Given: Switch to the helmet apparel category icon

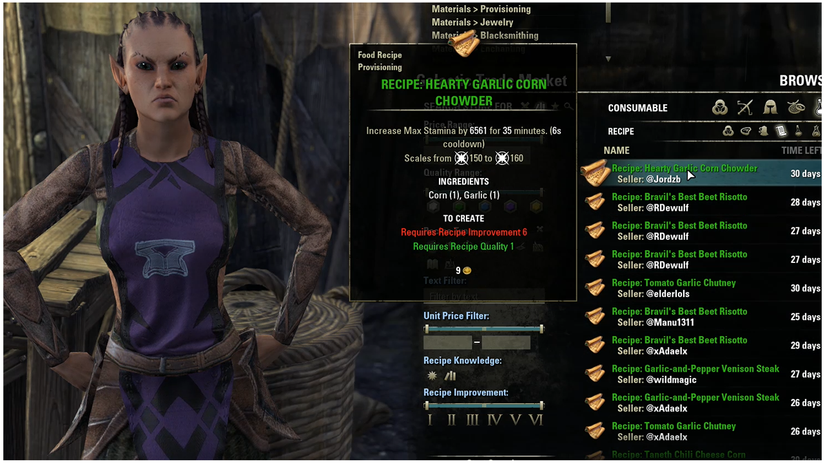Looking at the screenshot, I should [770, 107].
